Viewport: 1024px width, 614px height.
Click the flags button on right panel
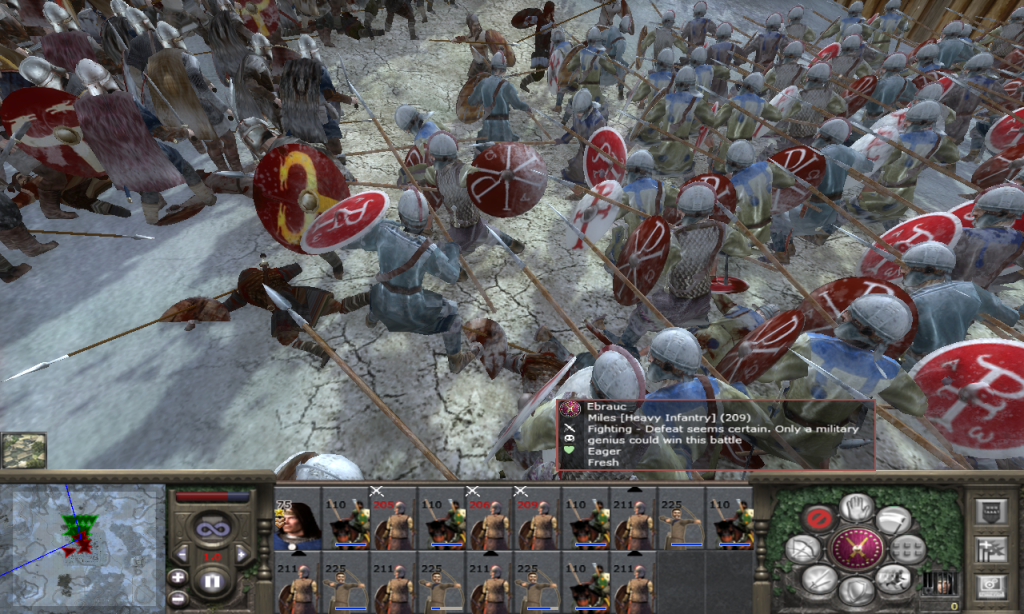[990, 548]
